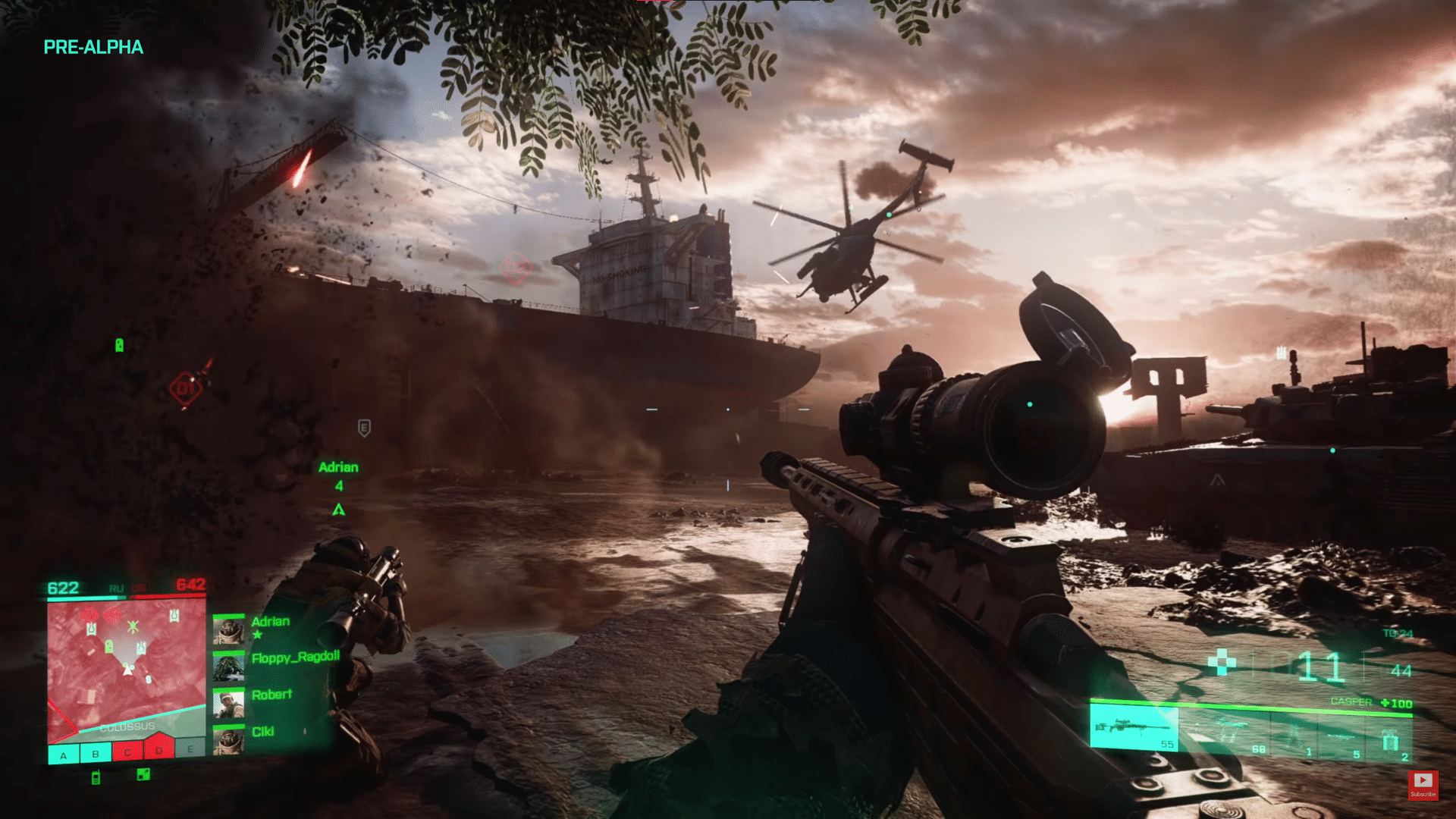Pick squad member Robert's portrait
The width and height of the screenshot is (1456, 819).
pos(228,704)
